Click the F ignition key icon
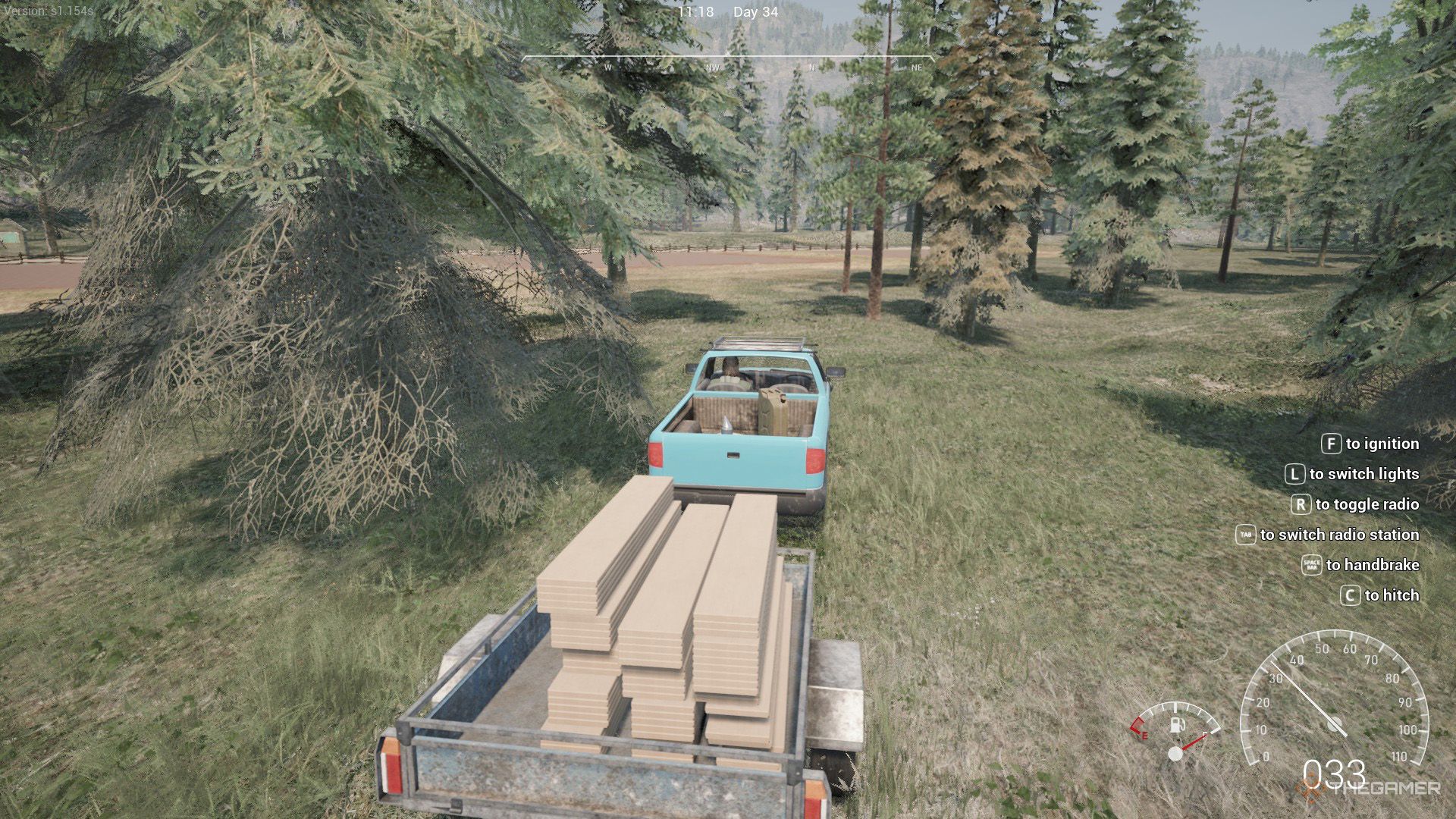 click(x=1332, y=444)
